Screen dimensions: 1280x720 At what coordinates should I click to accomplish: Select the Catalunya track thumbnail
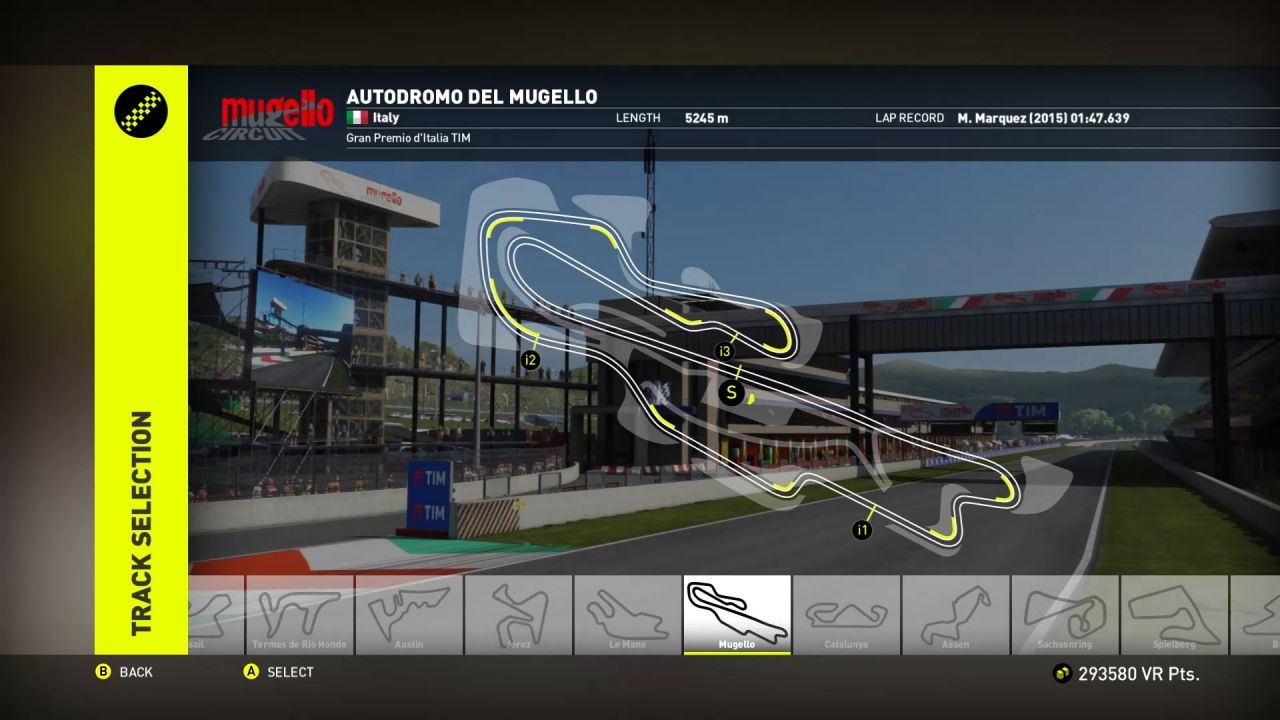coord(846,614)
